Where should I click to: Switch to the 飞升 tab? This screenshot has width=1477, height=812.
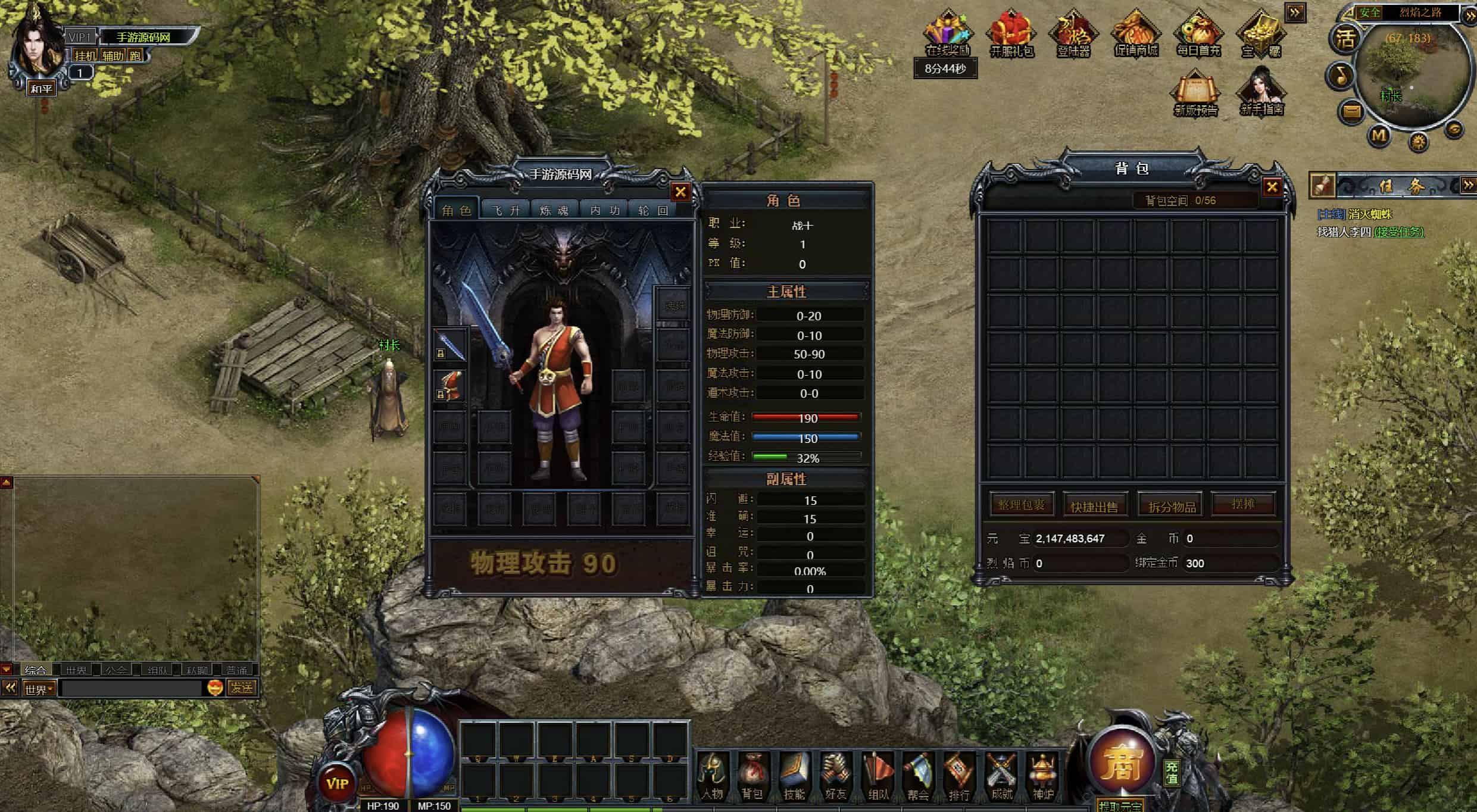coord(506,210)
